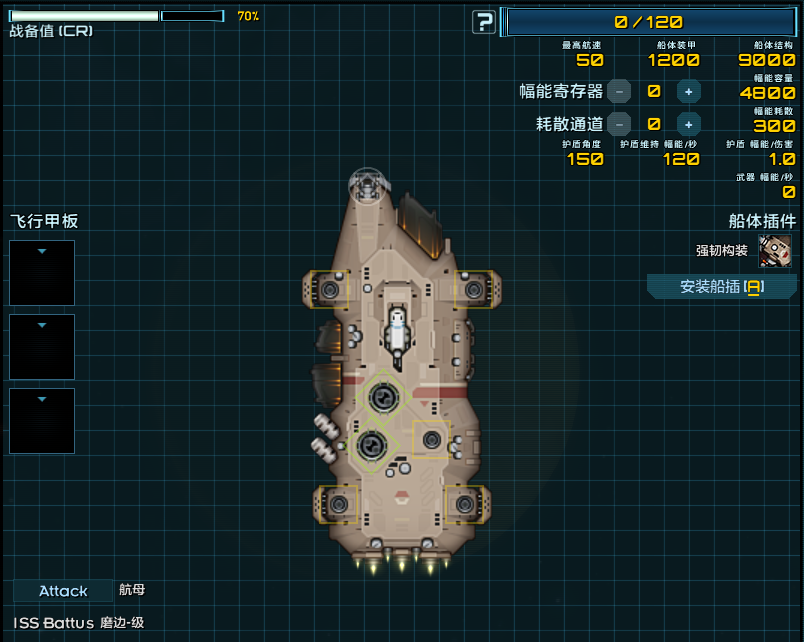The height and width of the screenshot is (642, 804).
Task: Open the question mark help button
Action: pyautogui.click(x=484, y=22)
